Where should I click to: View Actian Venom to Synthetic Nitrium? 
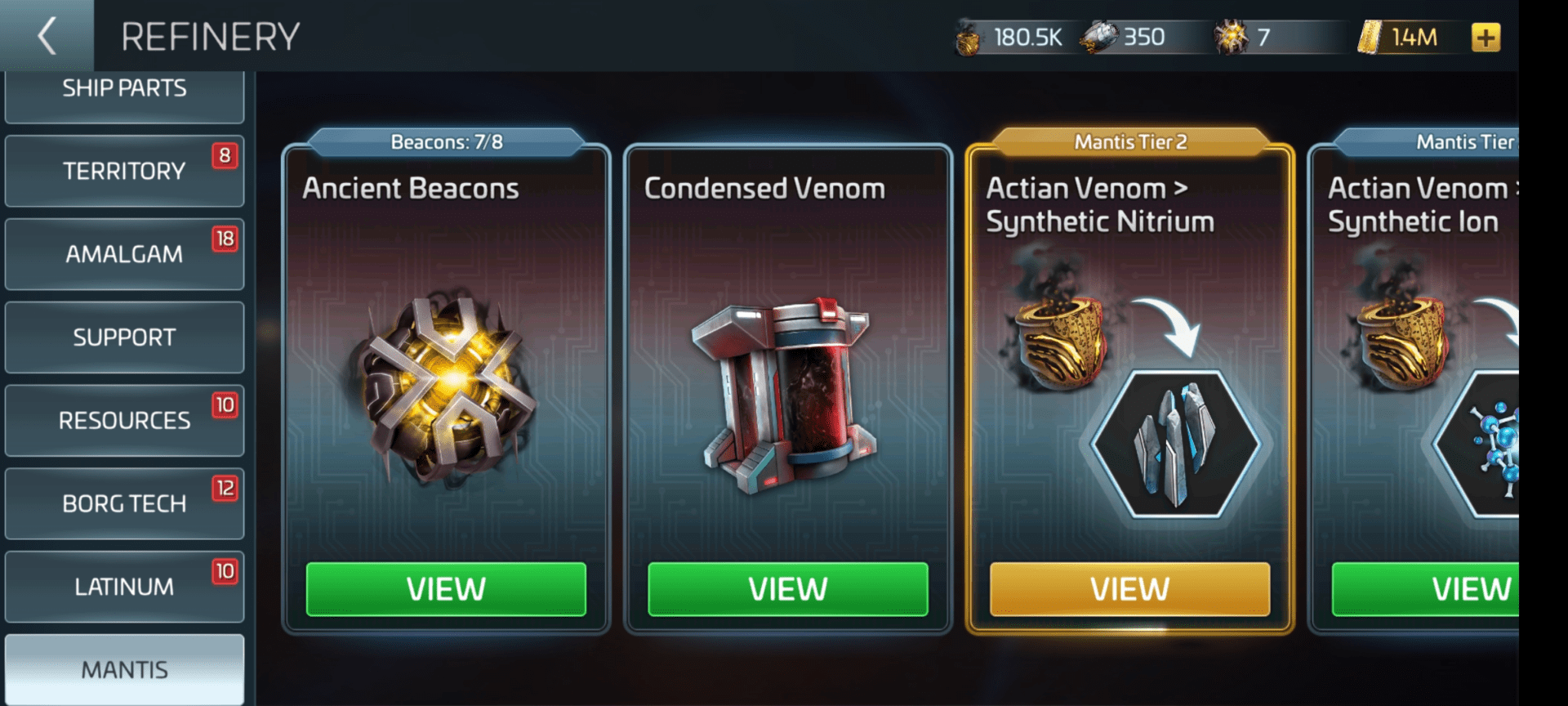tap(1129, 589)
